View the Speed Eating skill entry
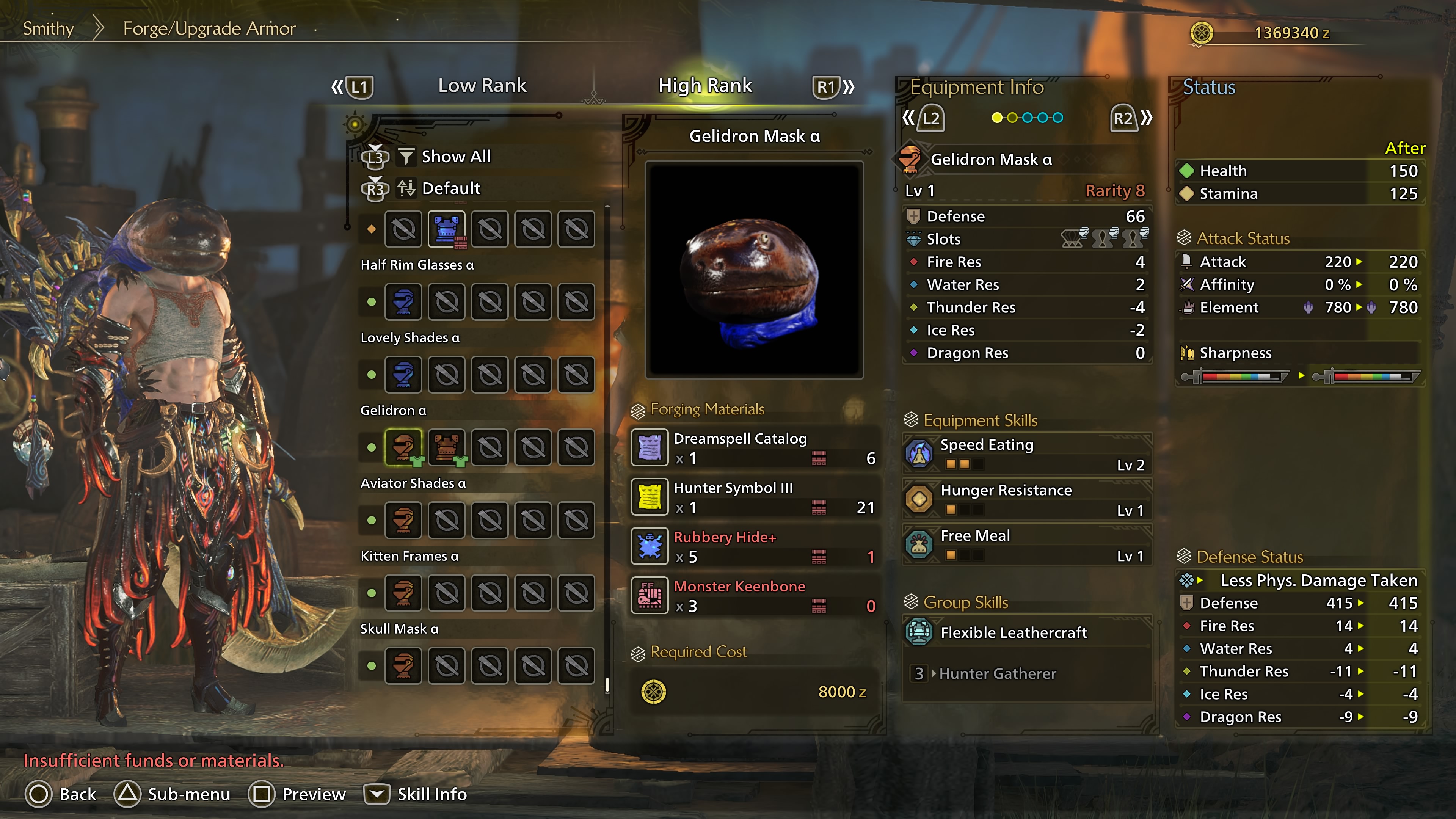Screen dimensions: 1456x819 pos(1027,454)
